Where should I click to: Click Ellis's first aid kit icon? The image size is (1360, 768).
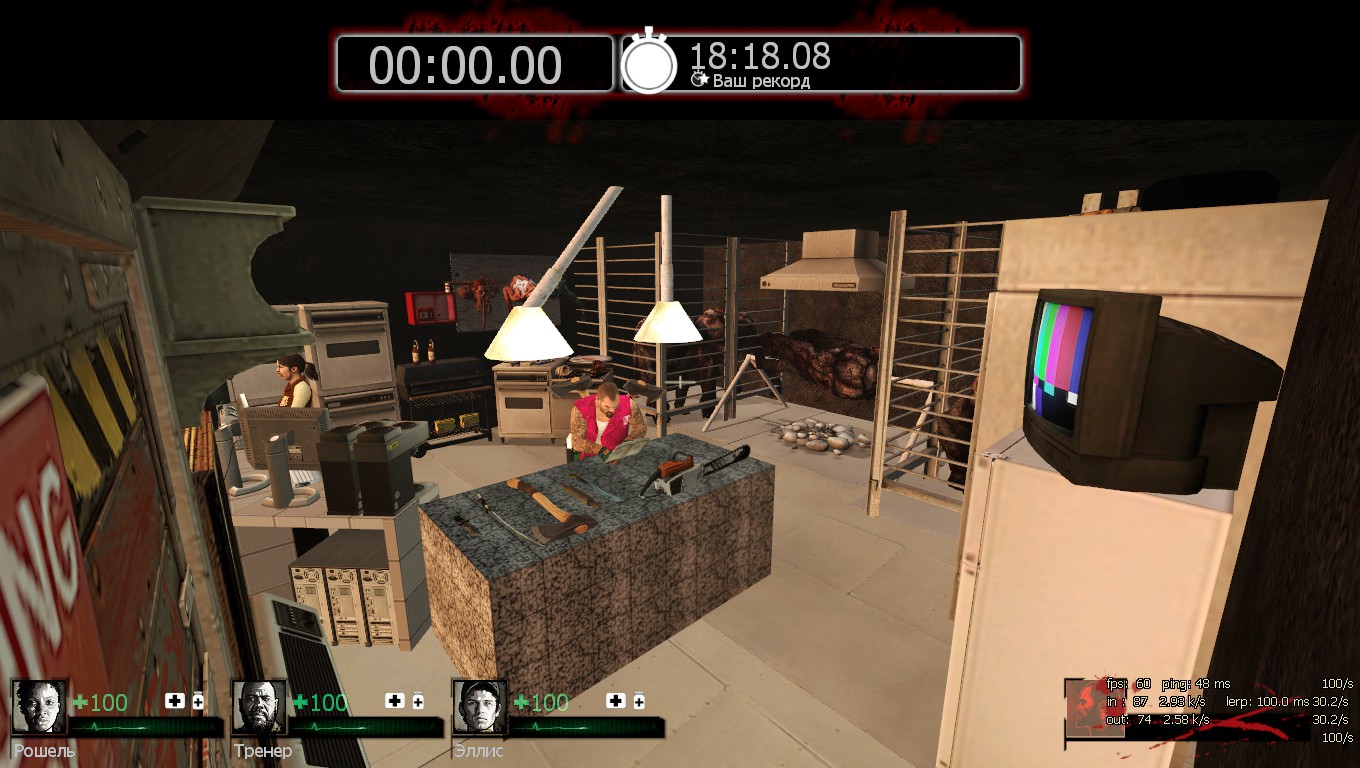click(x=615, y=701)
